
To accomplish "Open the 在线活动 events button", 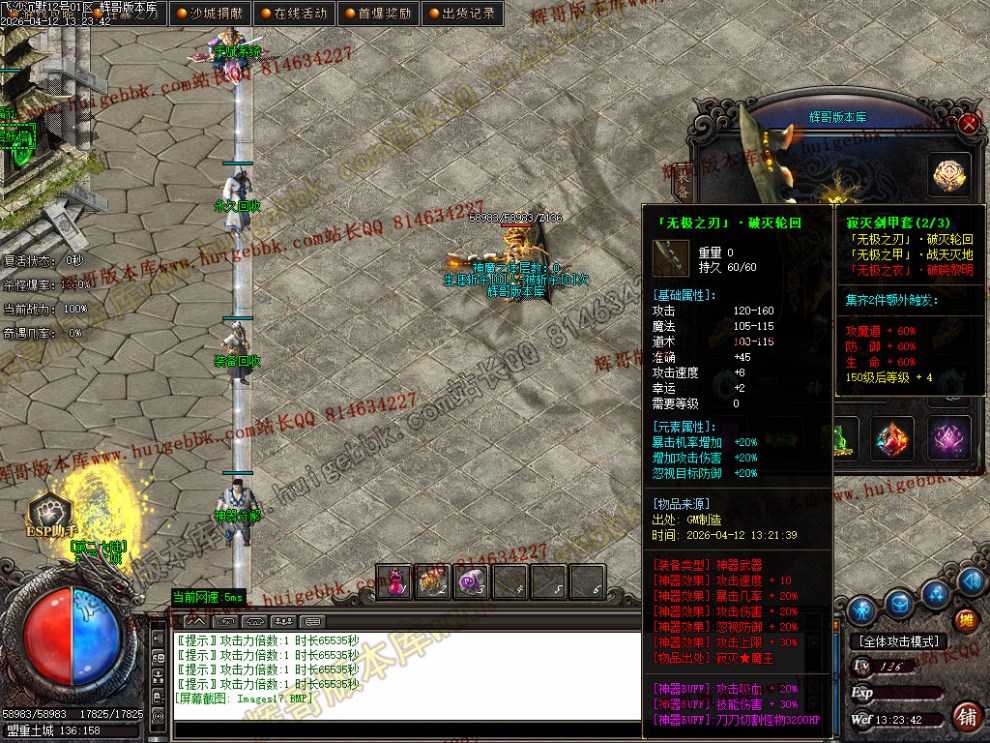I will tap(292, 14).
